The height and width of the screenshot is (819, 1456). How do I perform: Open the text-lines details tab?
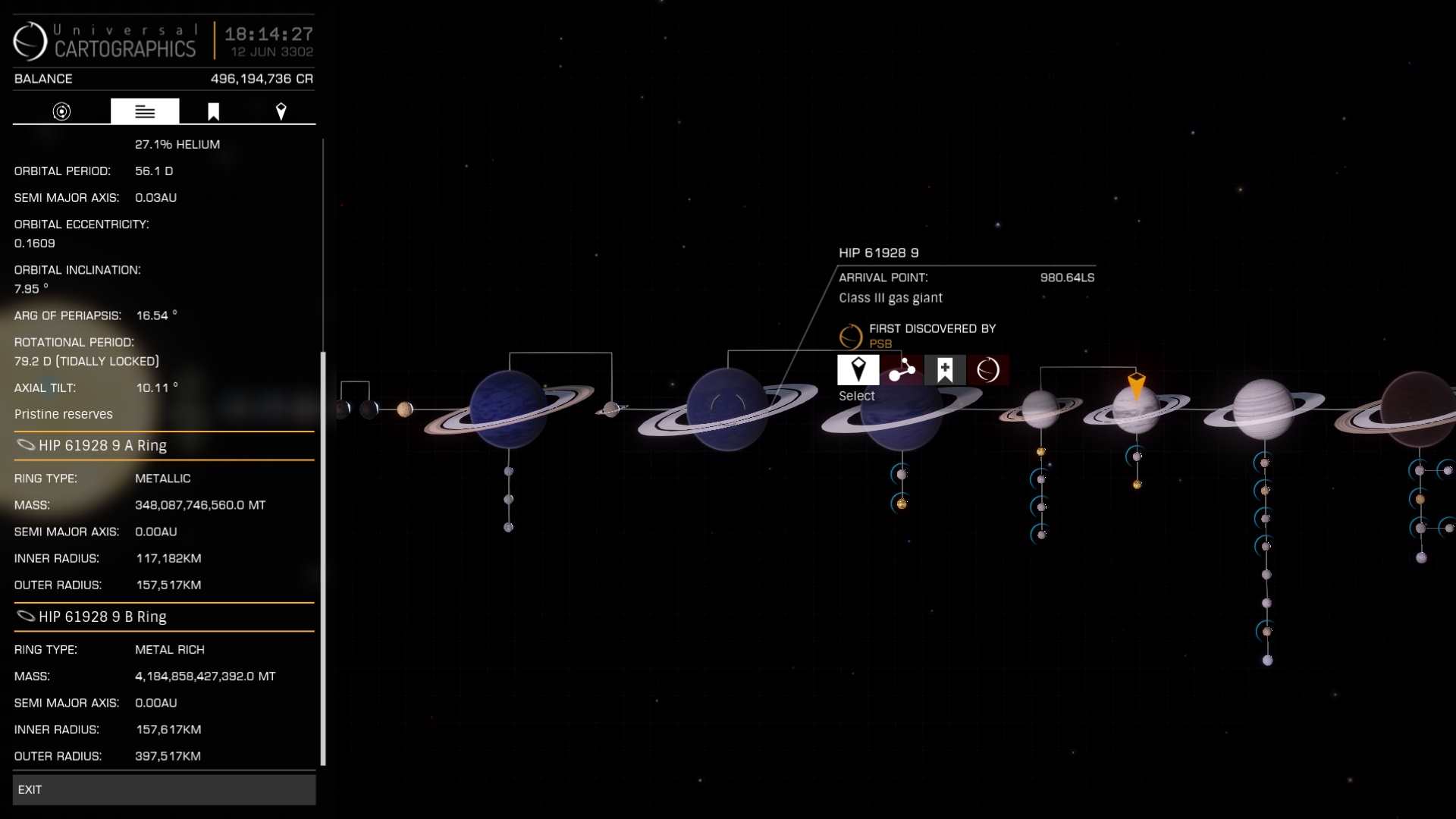point(145,111)
